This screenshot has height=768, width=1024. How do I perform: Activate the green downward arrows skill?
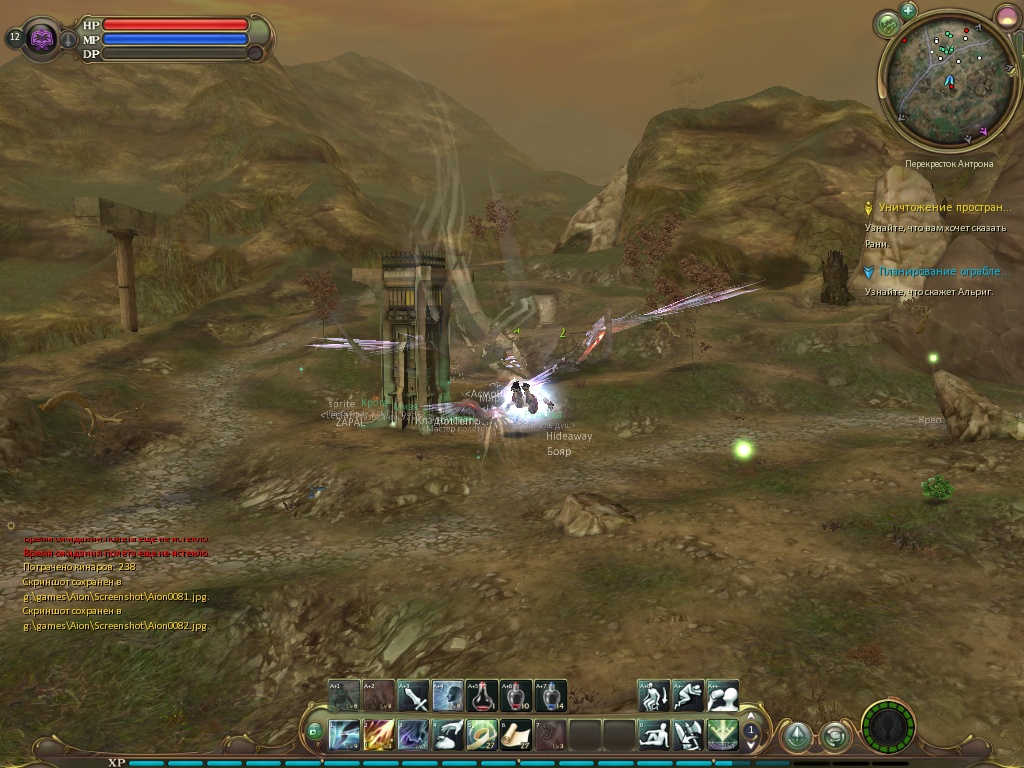(722, 735)
